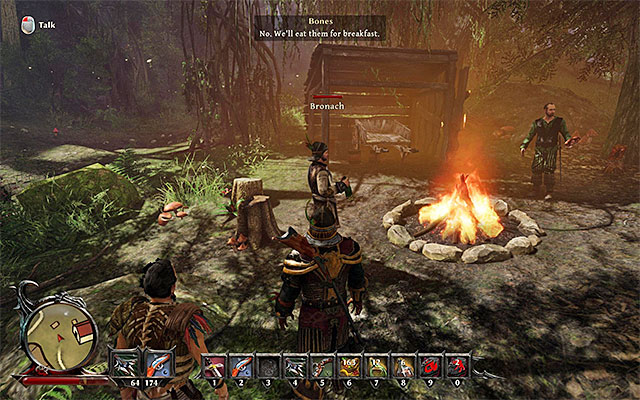Use the green item in hotbar slot 7
The image size is (640, 400).
click(x=376, y=366)
